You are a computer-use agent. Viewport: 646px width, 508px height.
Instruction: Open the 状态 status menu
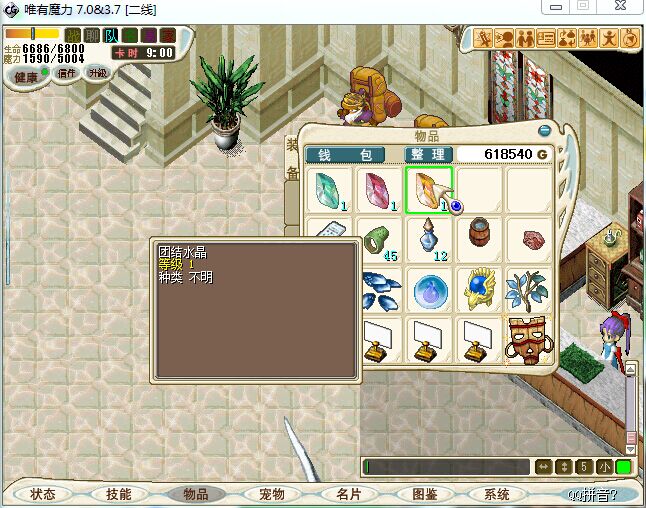[x=43, y=494]
